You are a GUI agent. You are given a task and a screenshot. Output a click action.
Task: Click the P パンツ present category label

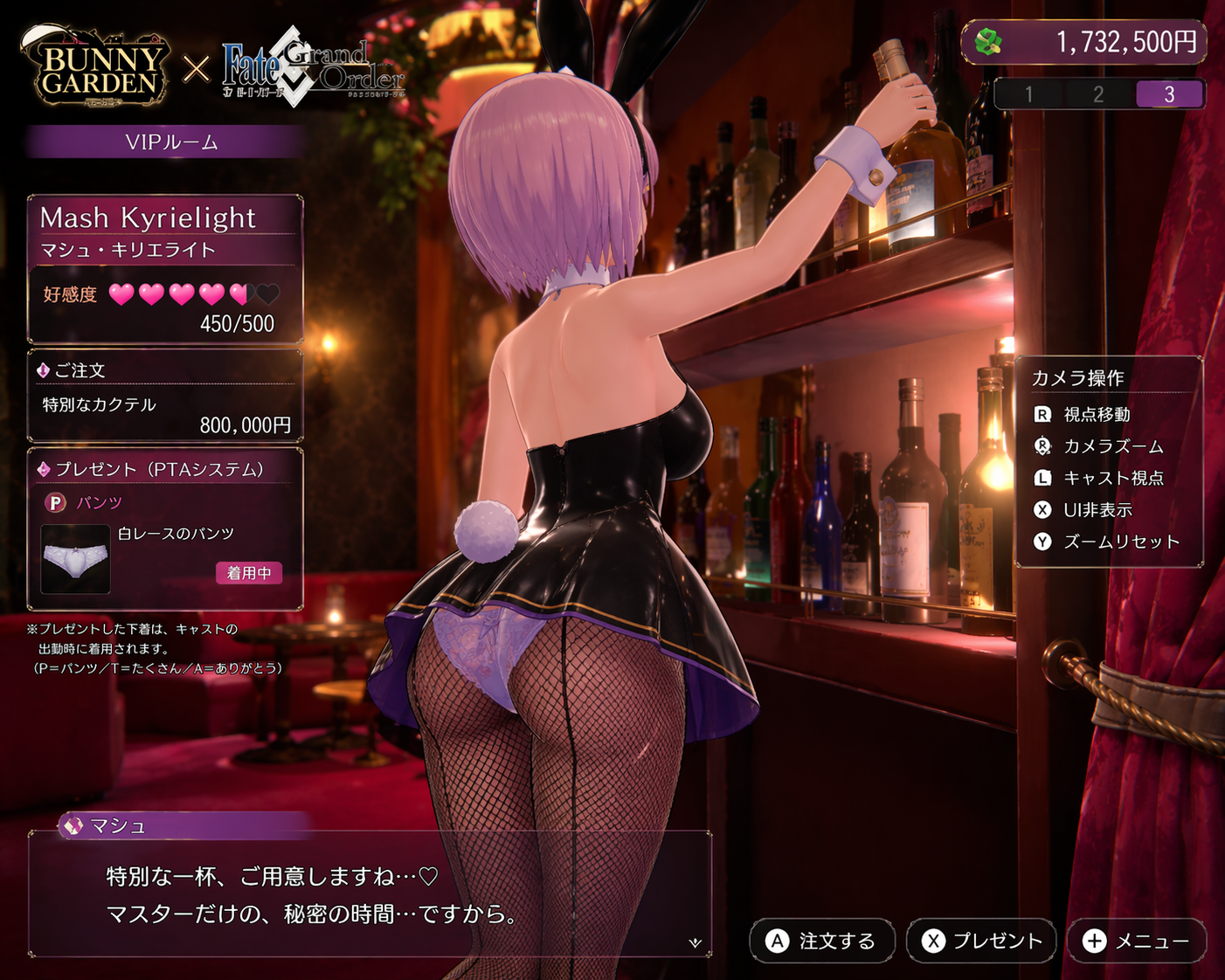[x=85, y=502]
